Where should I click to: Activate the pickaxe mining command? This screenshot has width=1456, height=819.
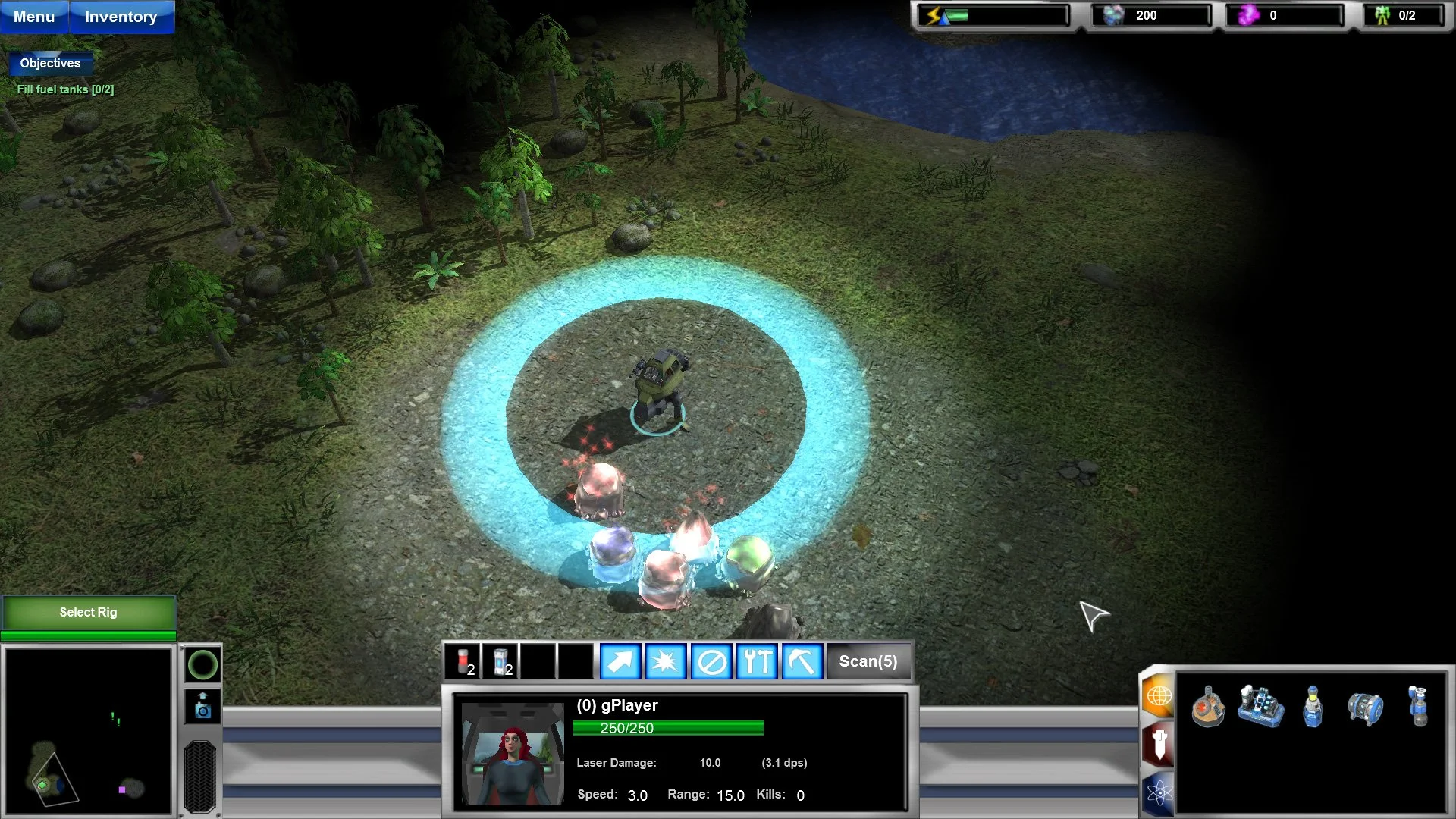(x=802, y=661)
